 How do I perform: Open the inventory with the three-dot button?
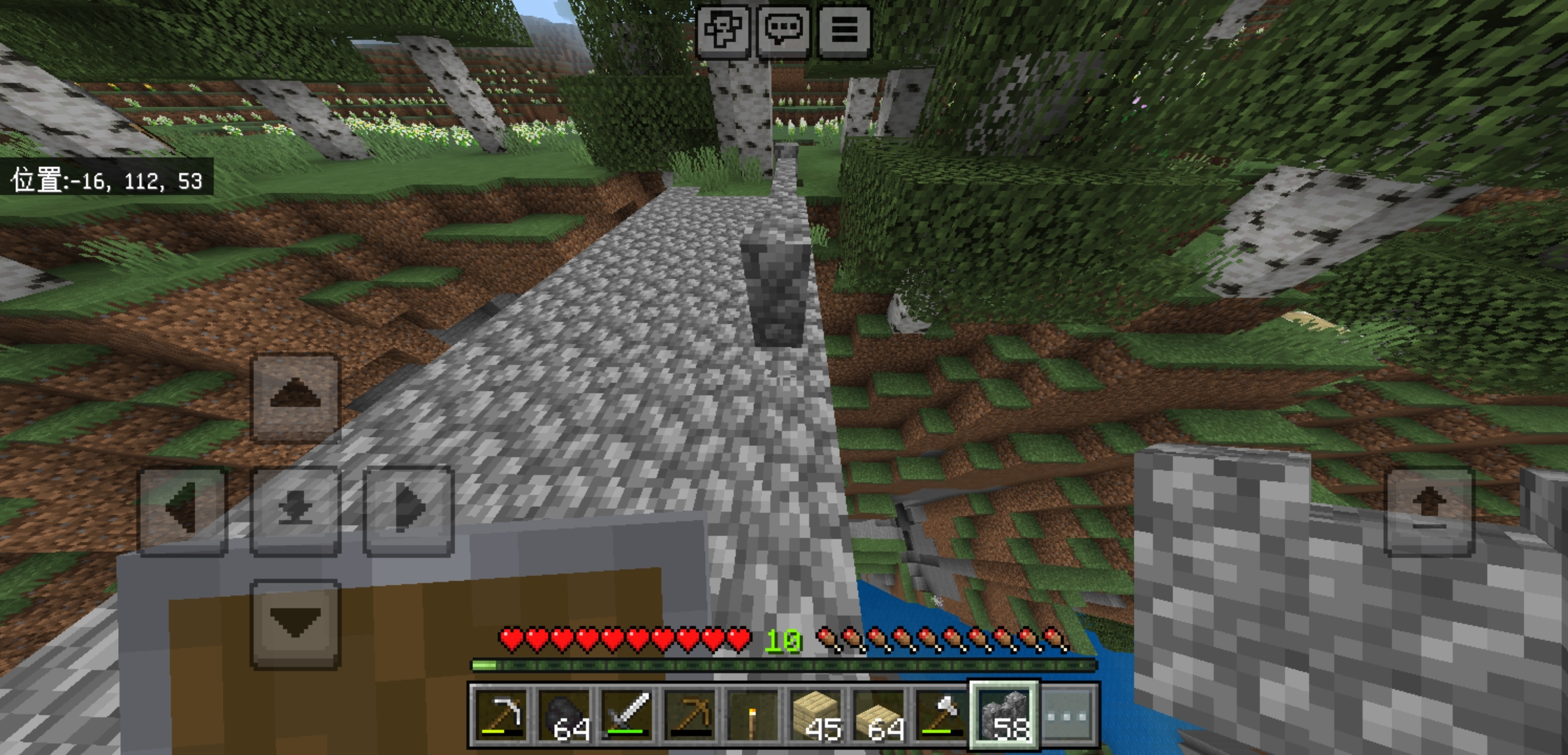point(1067,715)
